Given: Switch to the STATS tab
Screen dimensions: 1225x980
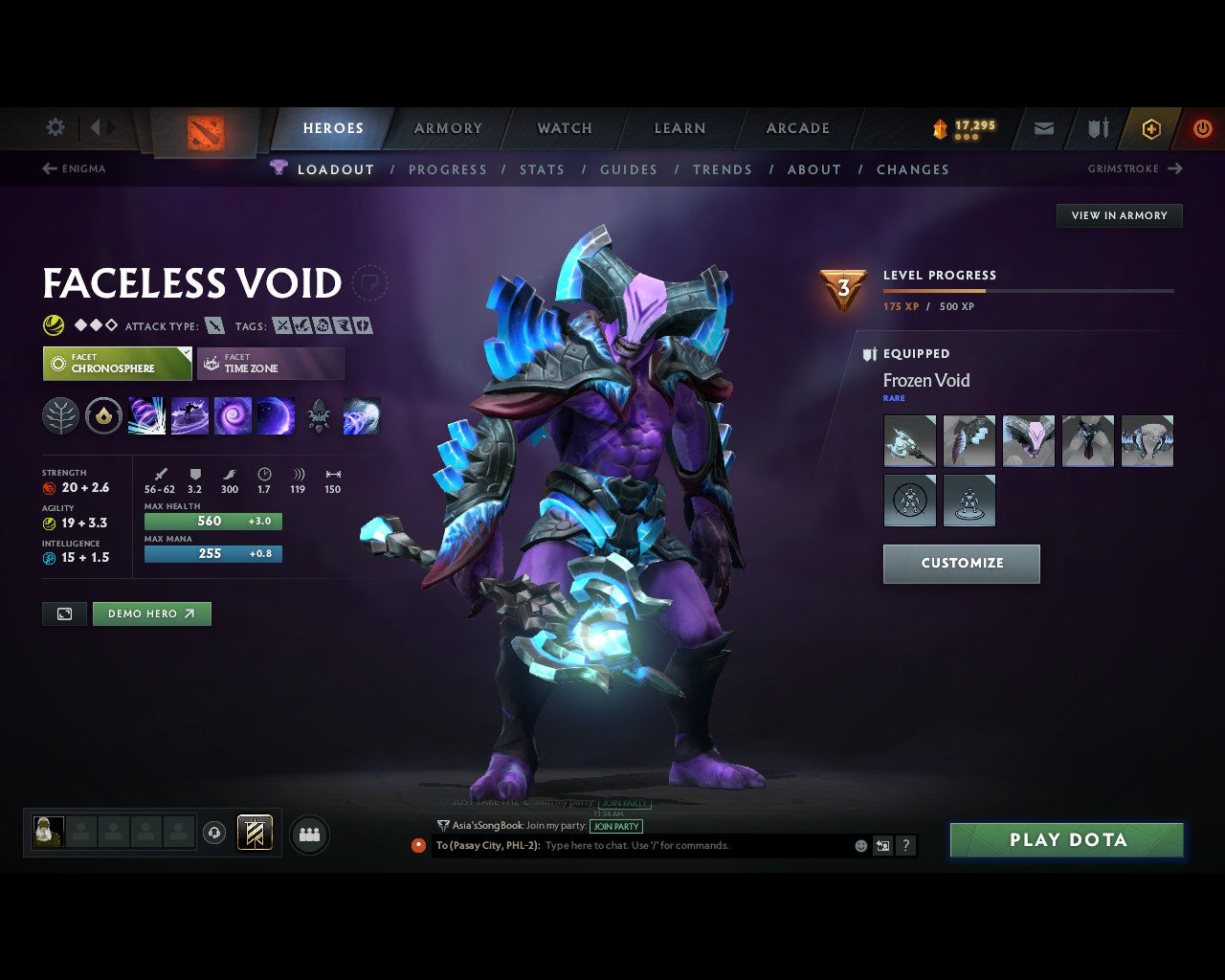Looking at the screenshot, I should tap(542, 169).
